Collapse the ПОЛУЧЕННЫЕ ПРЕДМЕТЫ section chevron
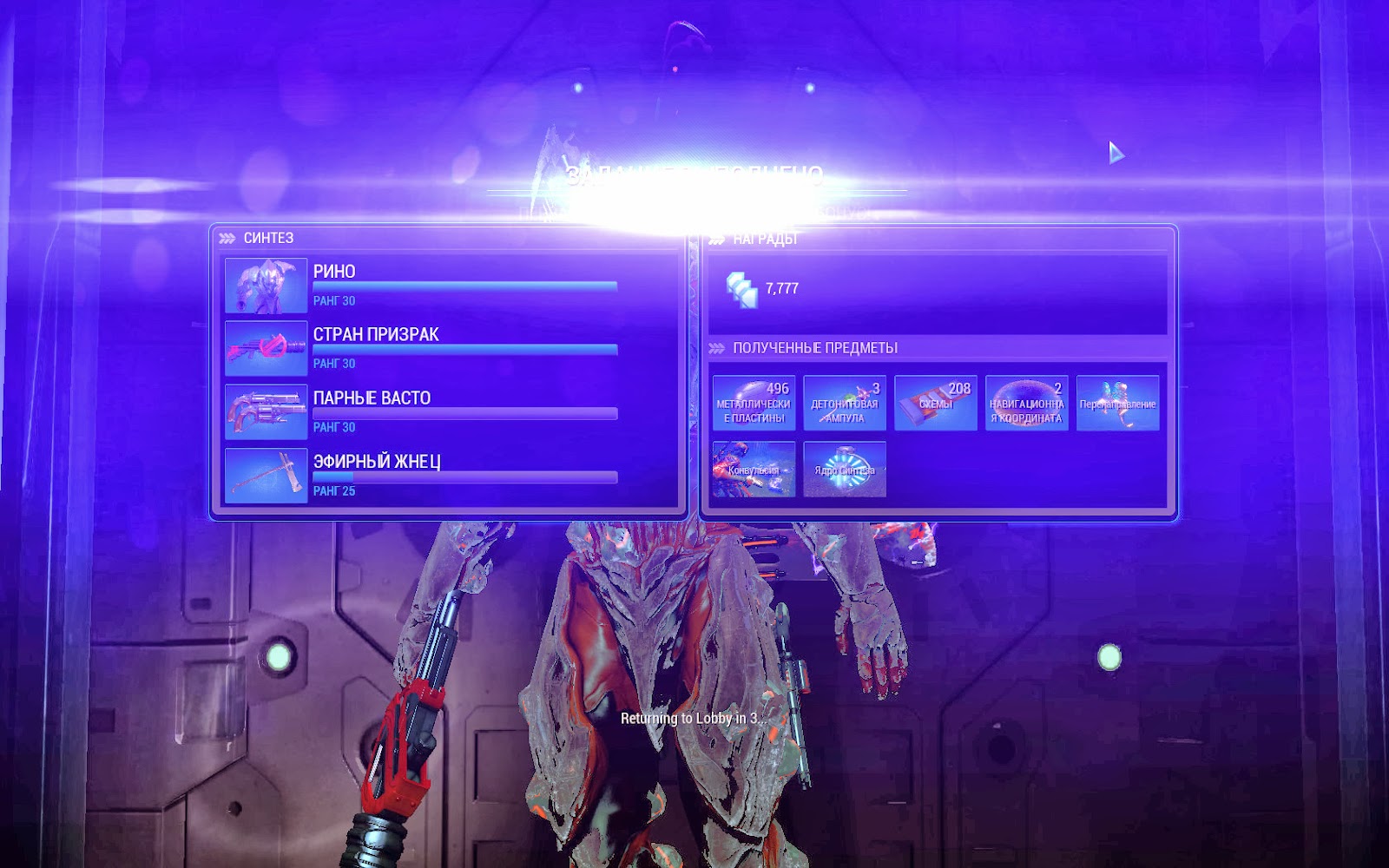Screen dimensions: 1389x868 (x=717, y=346)
